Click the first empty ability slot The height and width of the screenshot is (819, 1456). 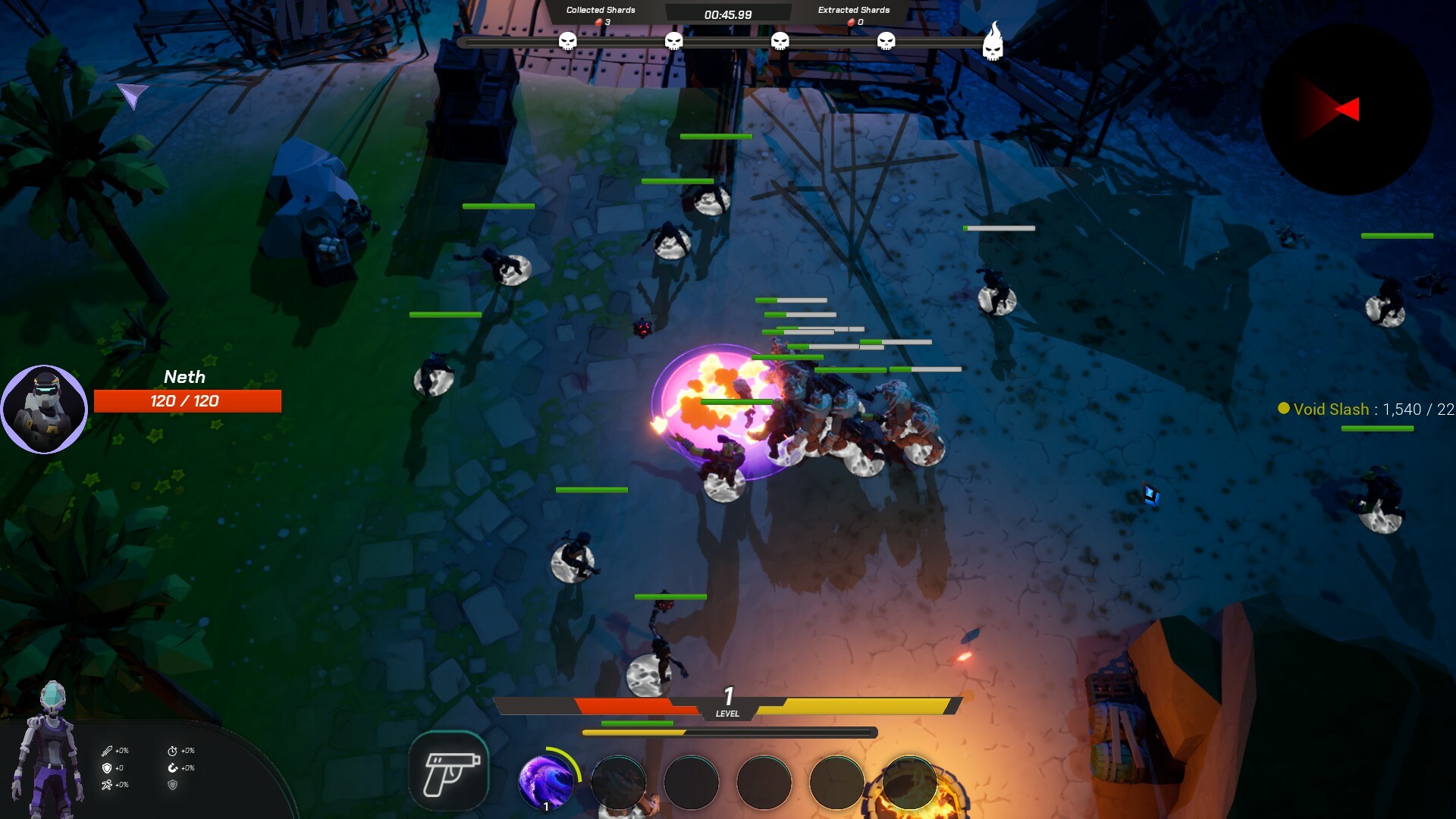[618, 782]
